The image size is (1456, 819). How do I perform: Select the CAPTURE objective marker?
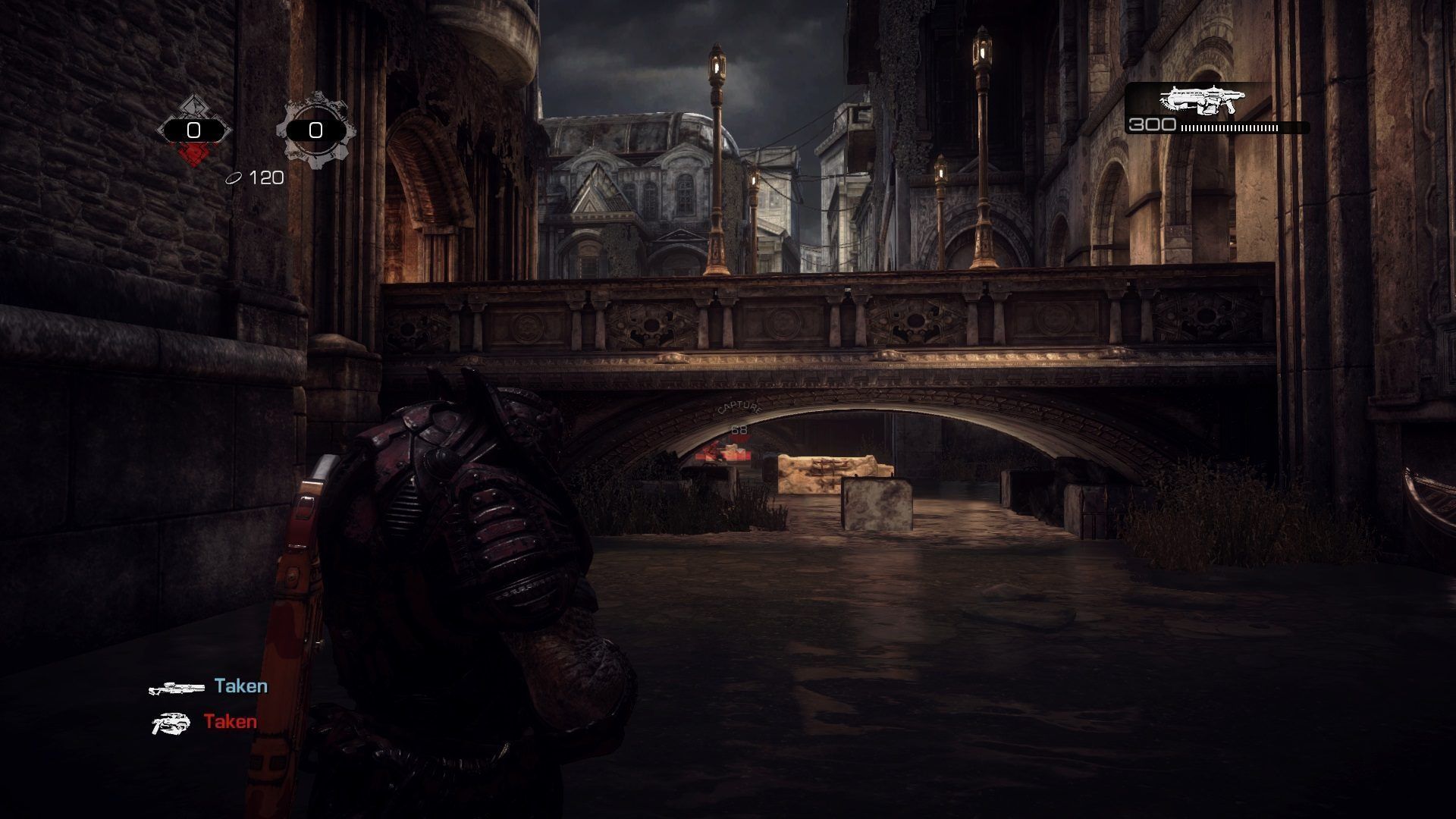(739, 410)
